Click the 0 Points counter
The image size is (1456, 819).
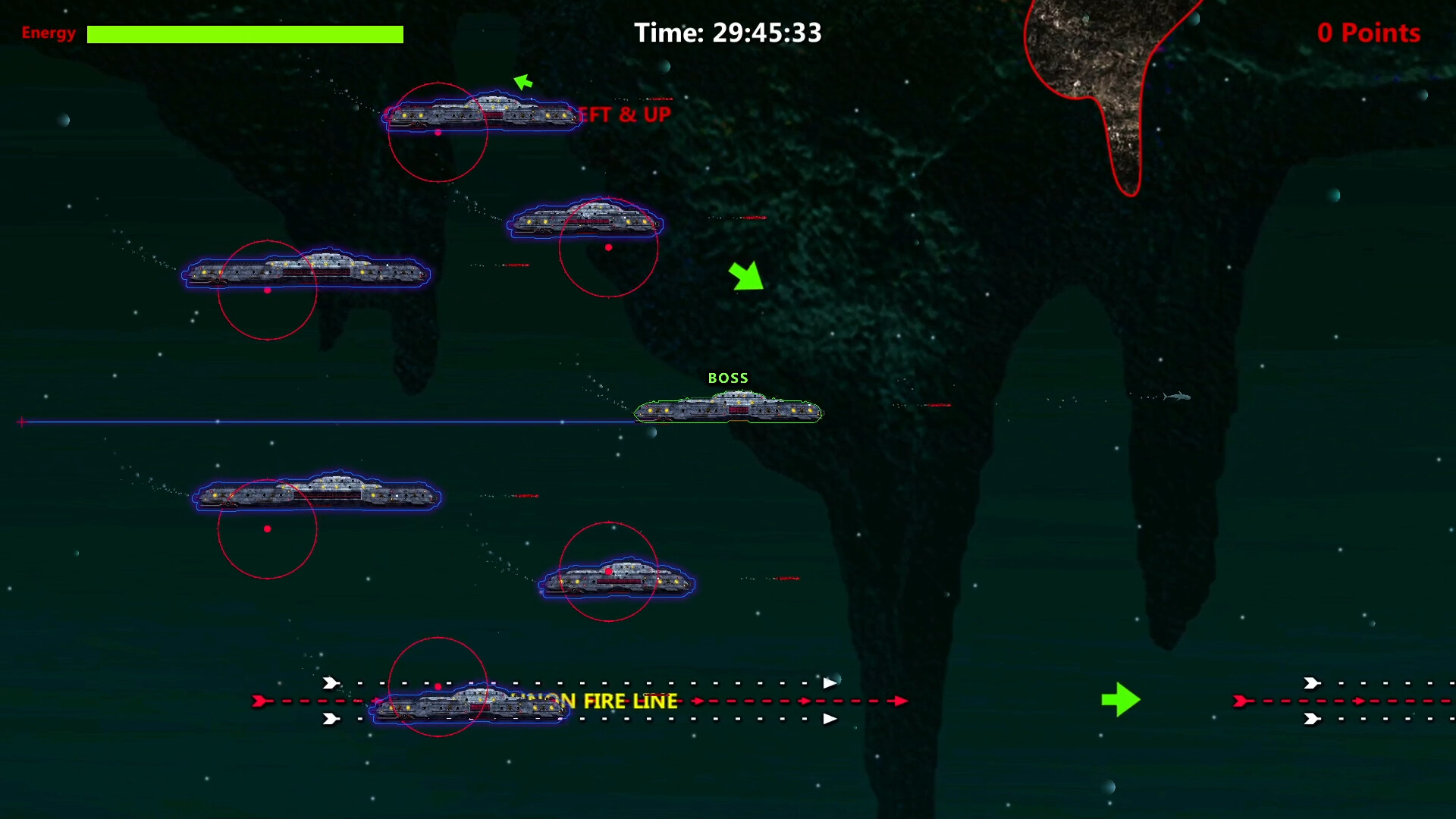[1368, 33]
